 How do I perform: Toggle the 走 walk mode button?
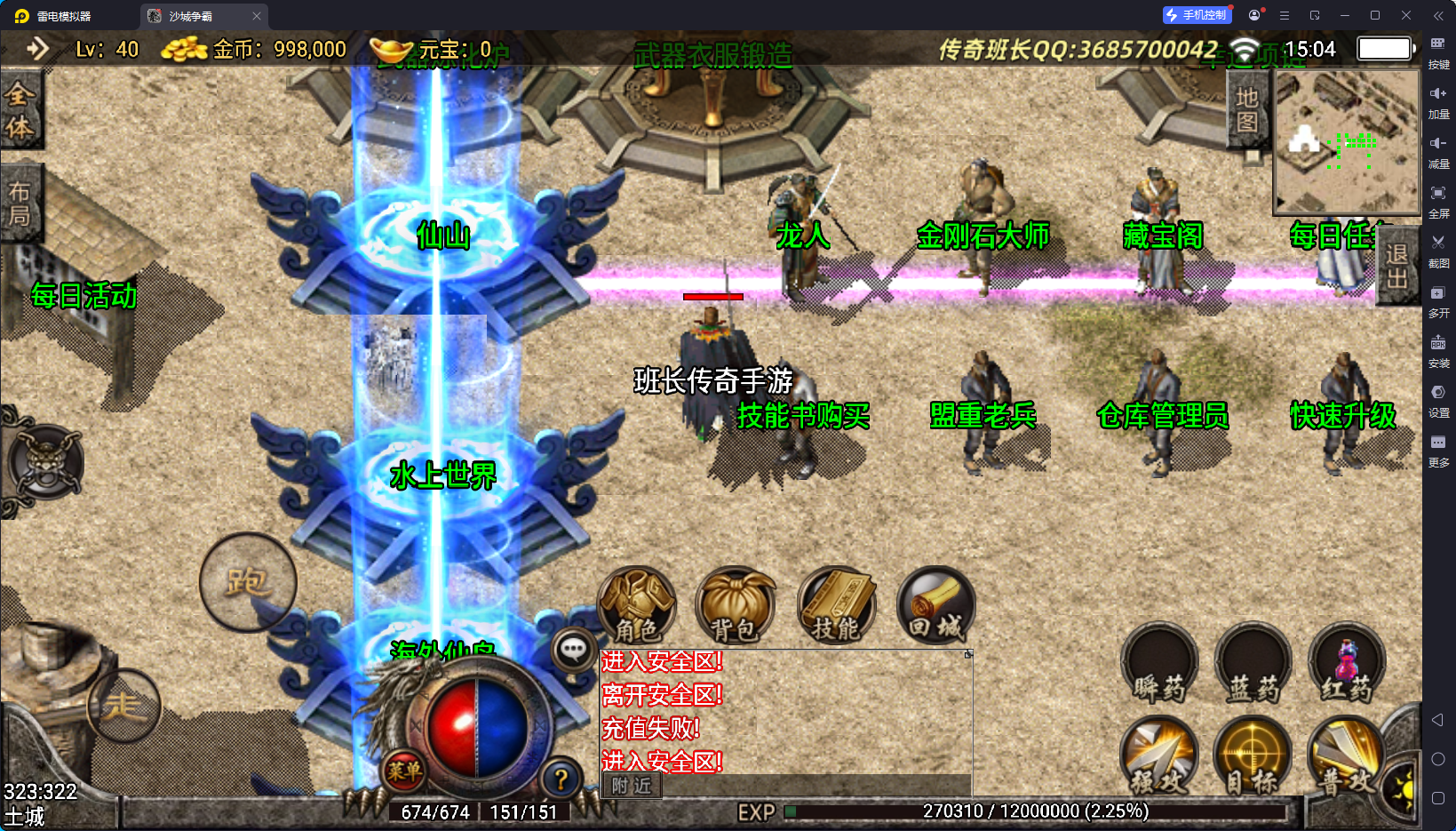click(123, 707)
